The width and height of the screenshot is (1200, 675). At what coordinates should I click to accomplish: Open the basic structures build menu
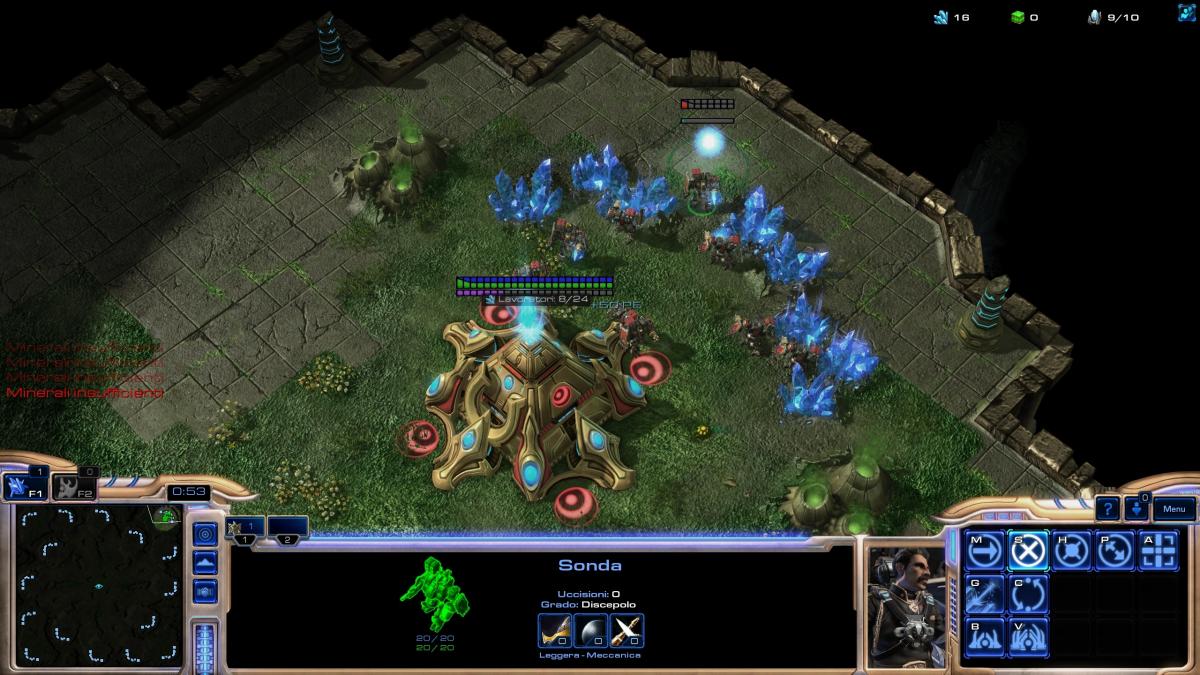click(x=985, y=637)
